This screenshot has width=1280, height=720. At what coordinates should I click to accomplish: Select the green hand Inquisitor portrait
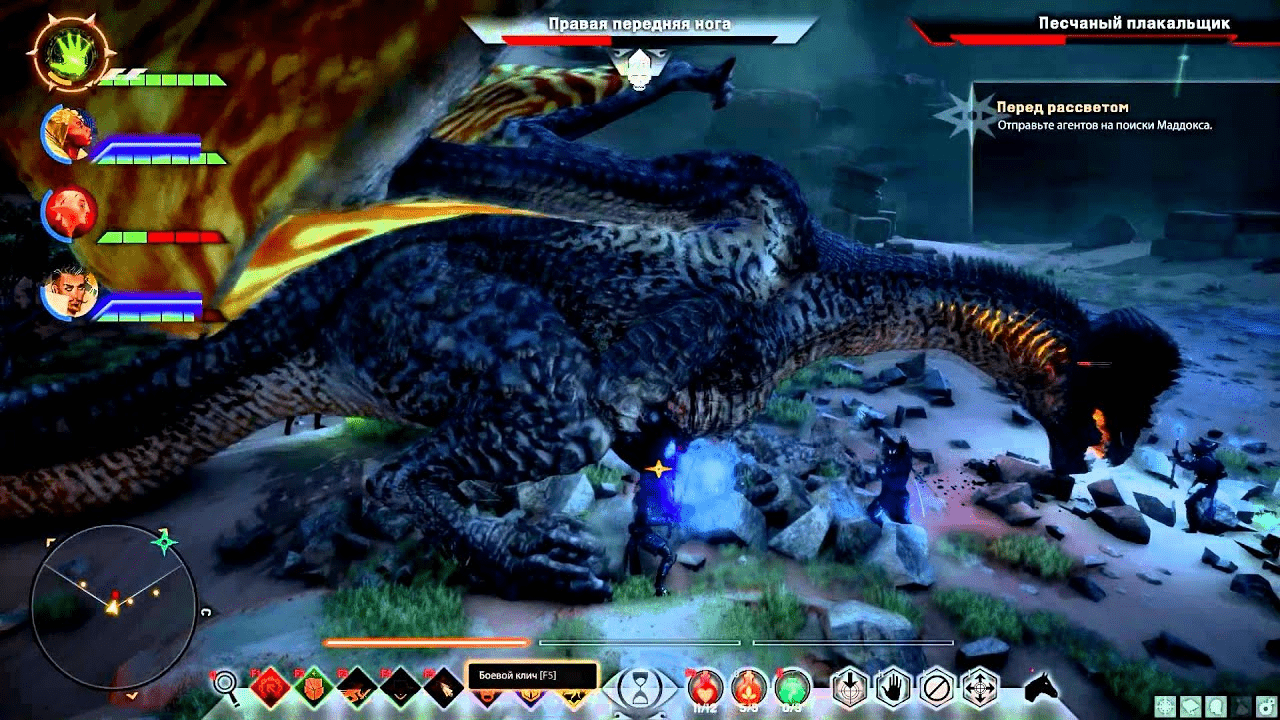click(x=67, y=53)
